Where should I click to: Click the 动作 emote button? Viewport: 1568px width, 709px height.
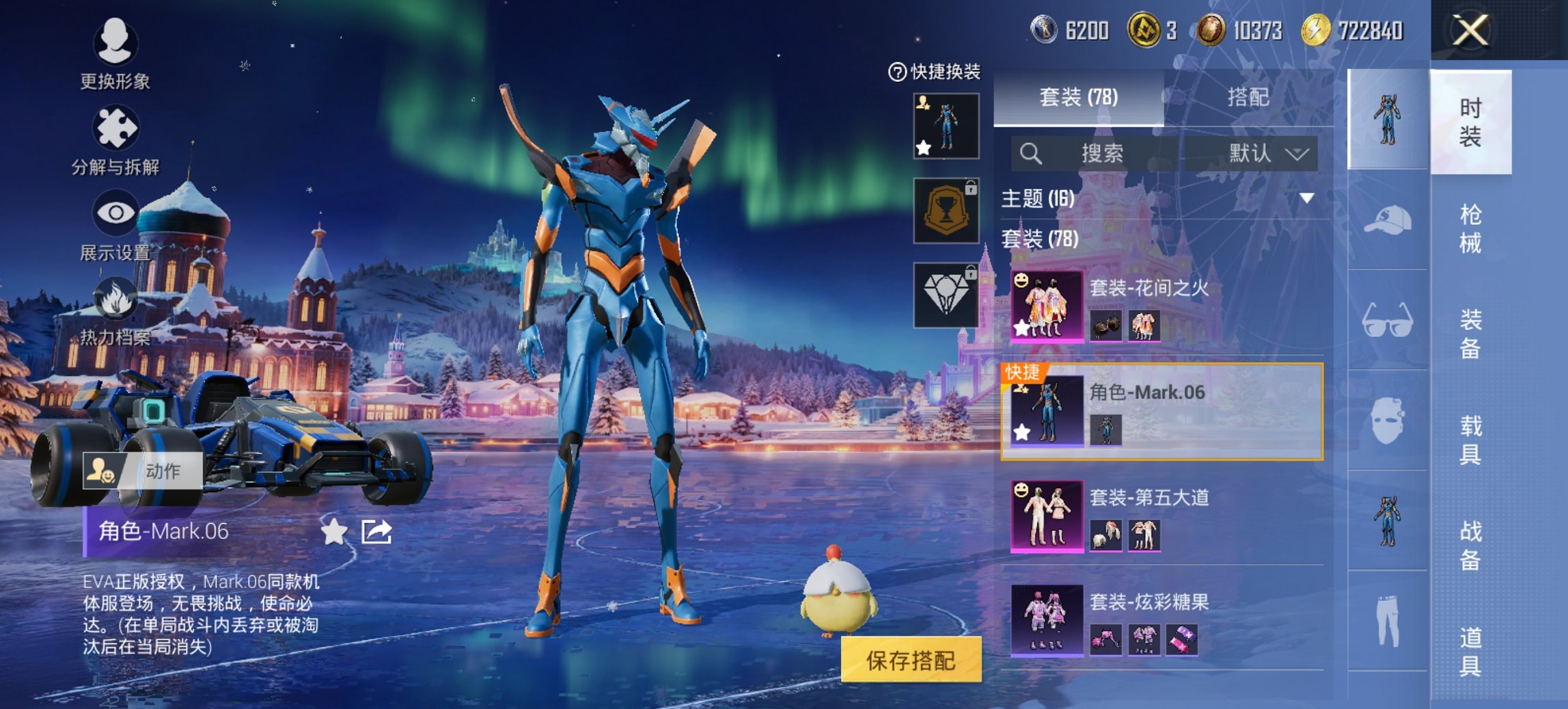pyautogui.click(x=143, y=470)
